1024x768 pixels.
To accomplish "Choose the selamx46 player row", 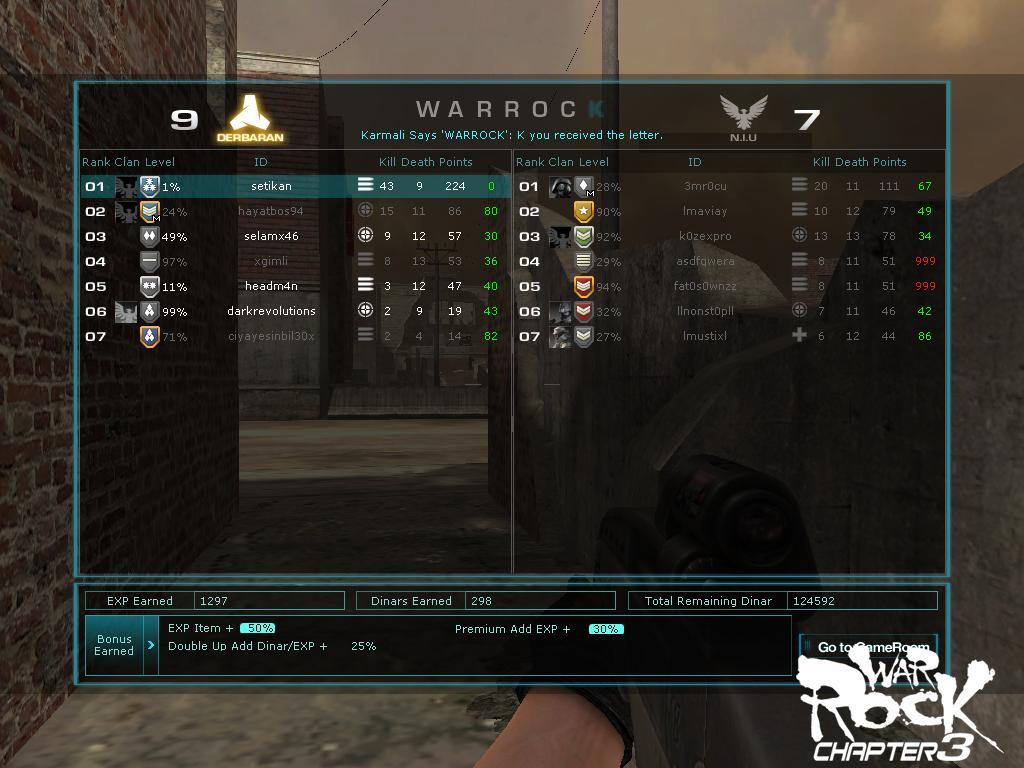I will [271, 236].
